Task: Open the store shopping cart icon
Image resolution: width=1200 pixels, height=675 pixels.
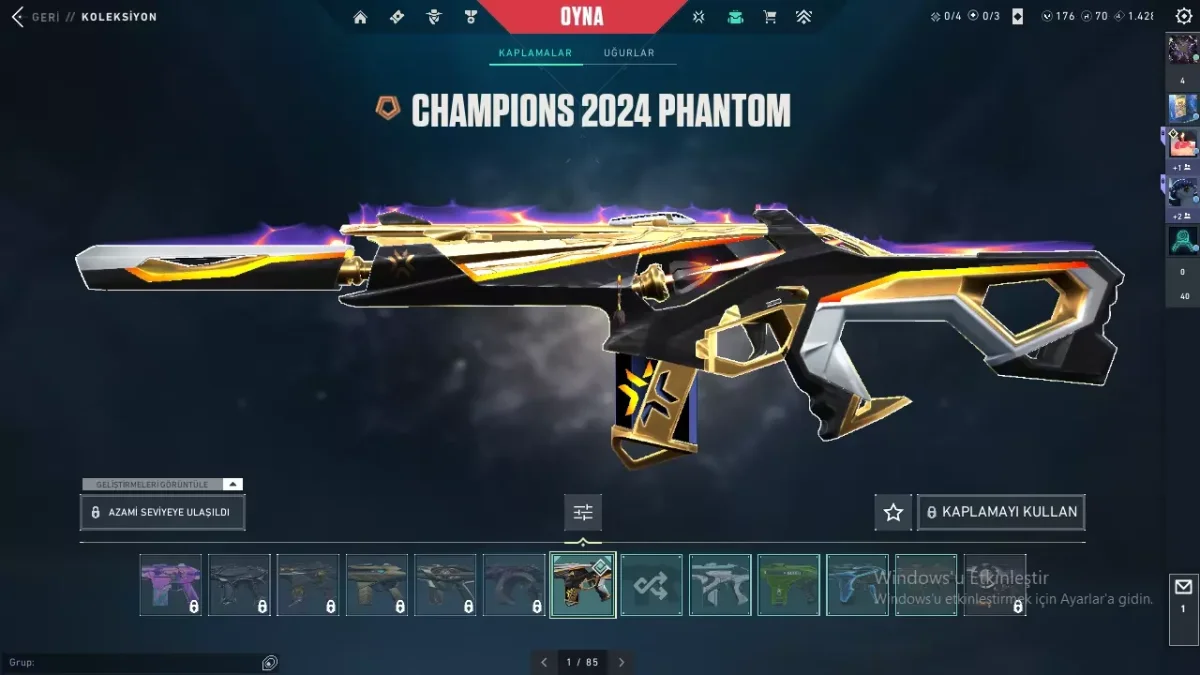Action: tap(769, 17)
